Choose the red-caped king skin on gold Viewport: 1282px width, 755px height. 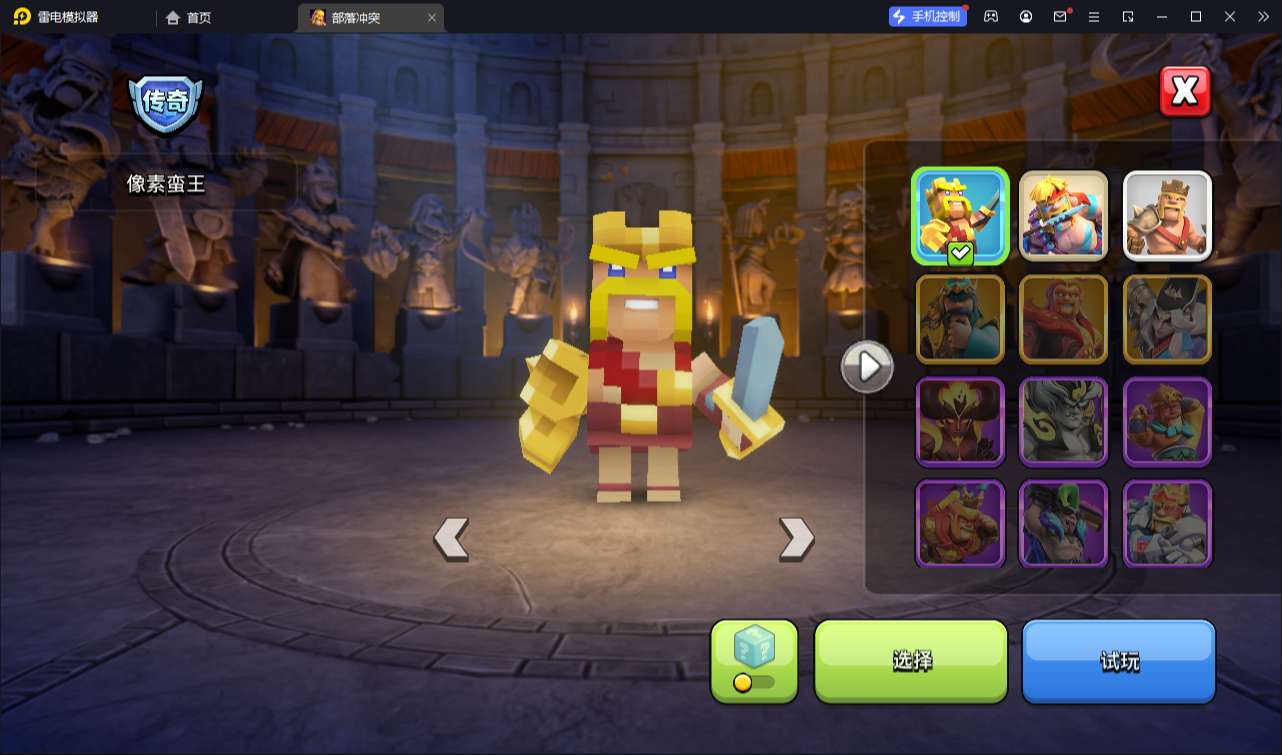[x=1063, y=319]
